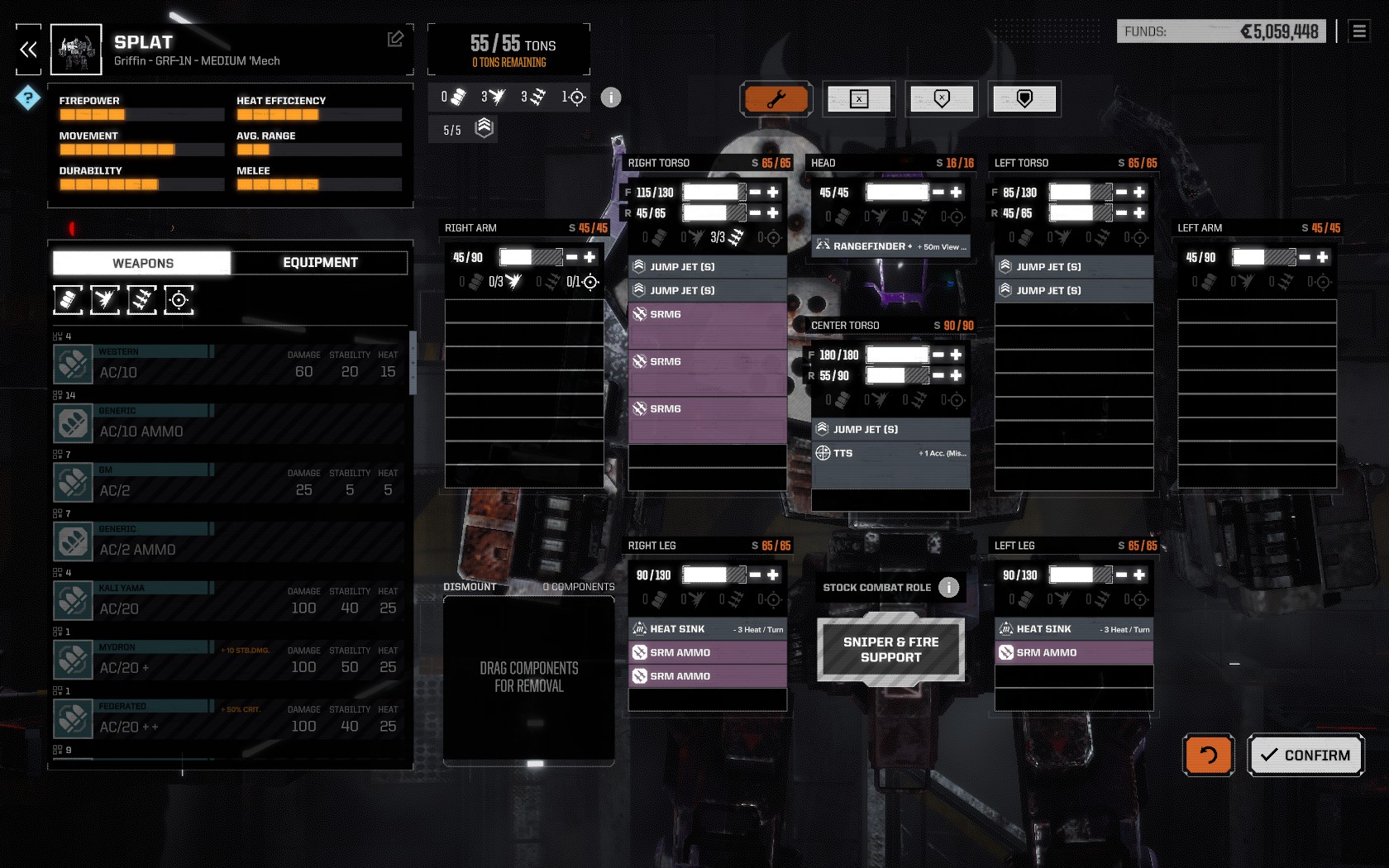The image size is (1389, 868).
Task: Open the hamburger menu beside funds
Action: pyautogui.click(x=1359, y=31)
